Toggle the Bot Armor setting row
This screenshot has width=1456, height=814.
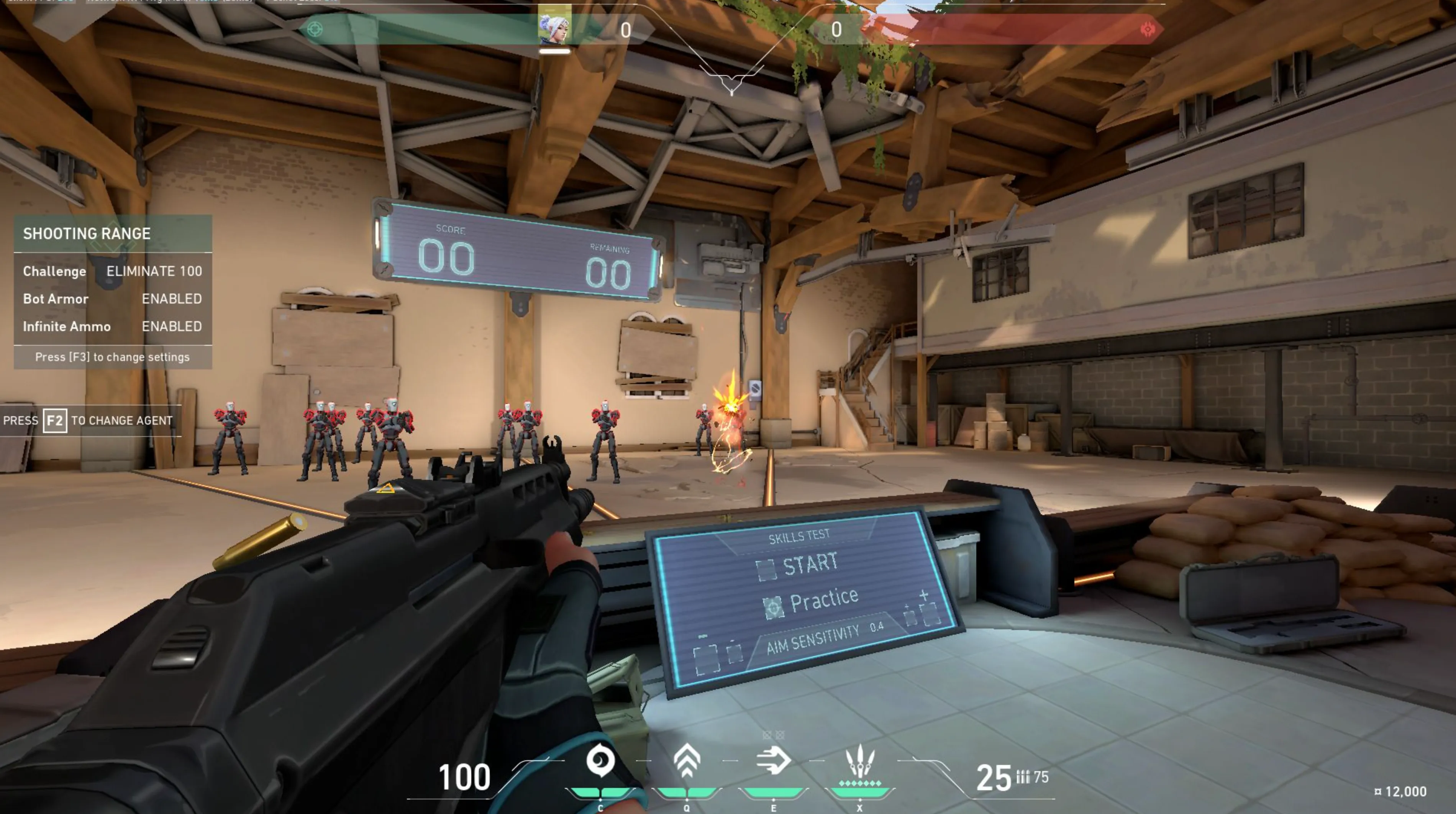[x=113, y=299]
